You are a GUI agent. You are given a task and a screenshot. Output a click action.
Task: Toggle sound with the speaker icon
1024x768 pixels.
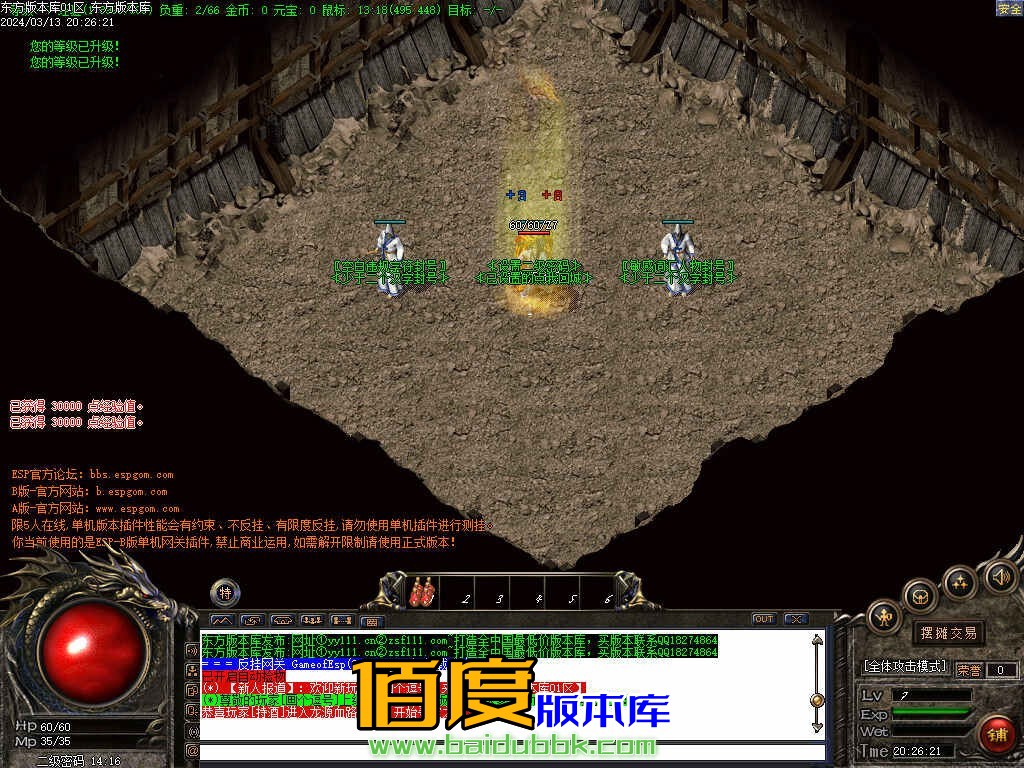point(1000,576)
